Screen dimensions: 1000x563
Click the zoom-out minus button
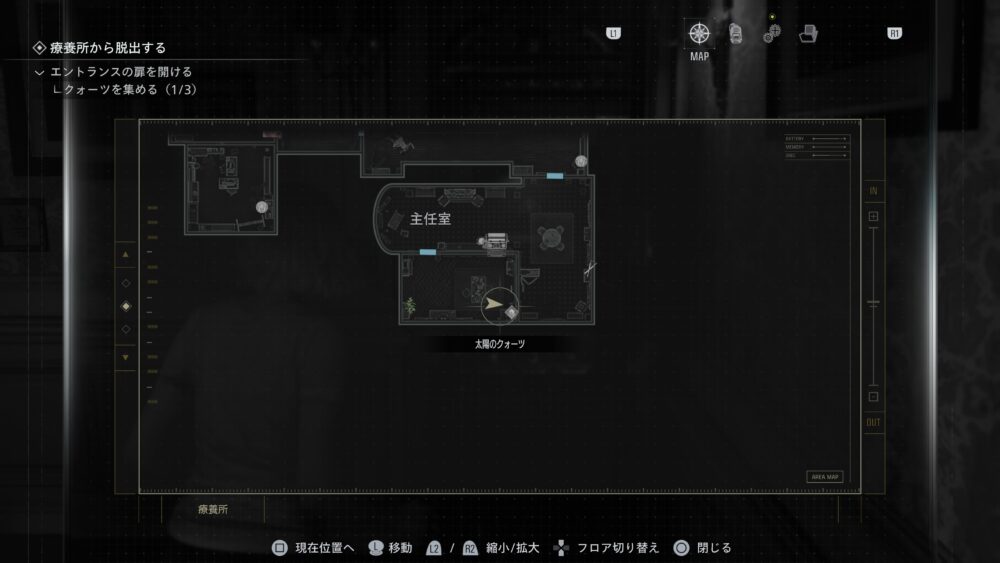pos(873,396)
